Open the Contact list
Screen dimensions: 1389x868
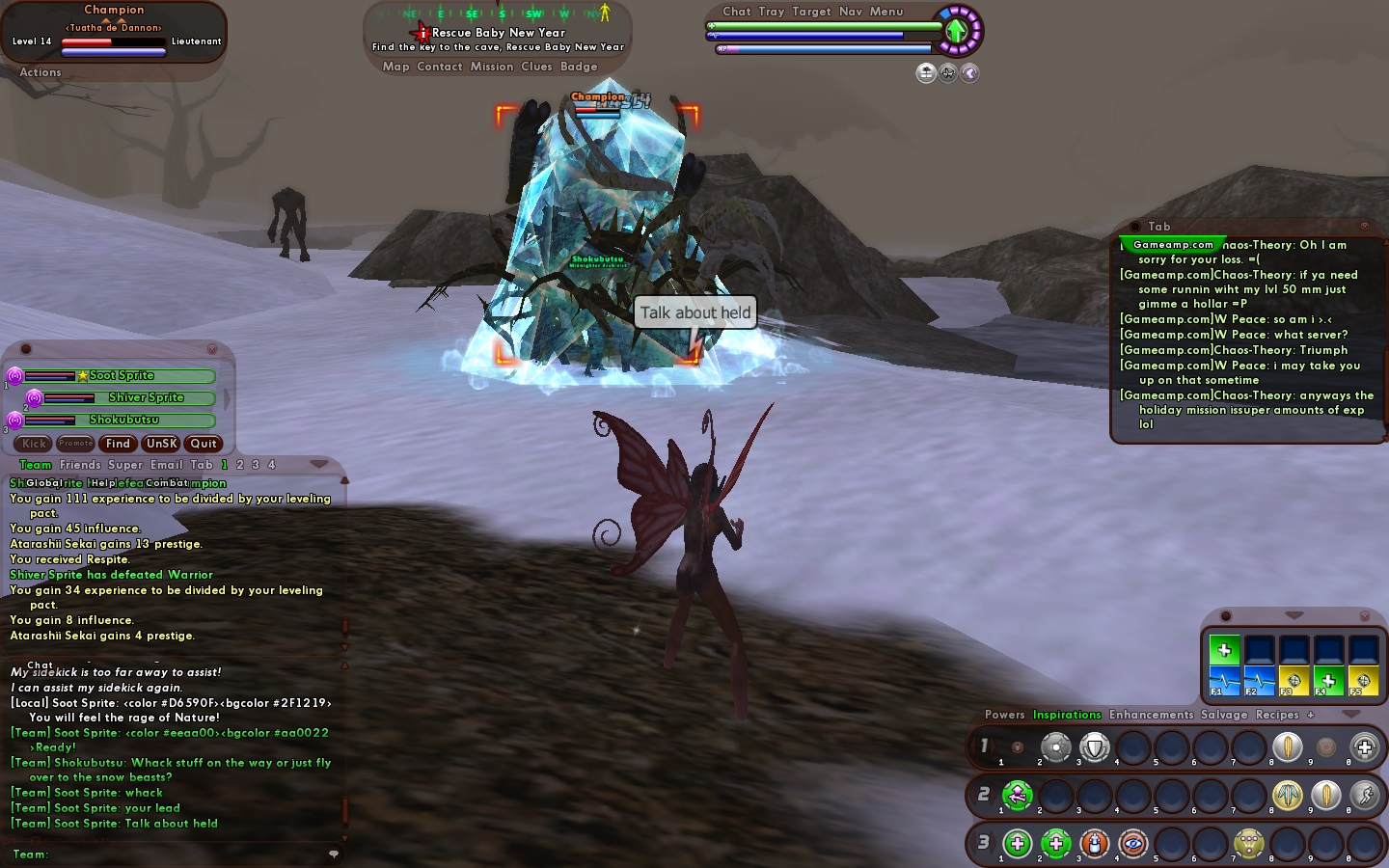[440, 67]
